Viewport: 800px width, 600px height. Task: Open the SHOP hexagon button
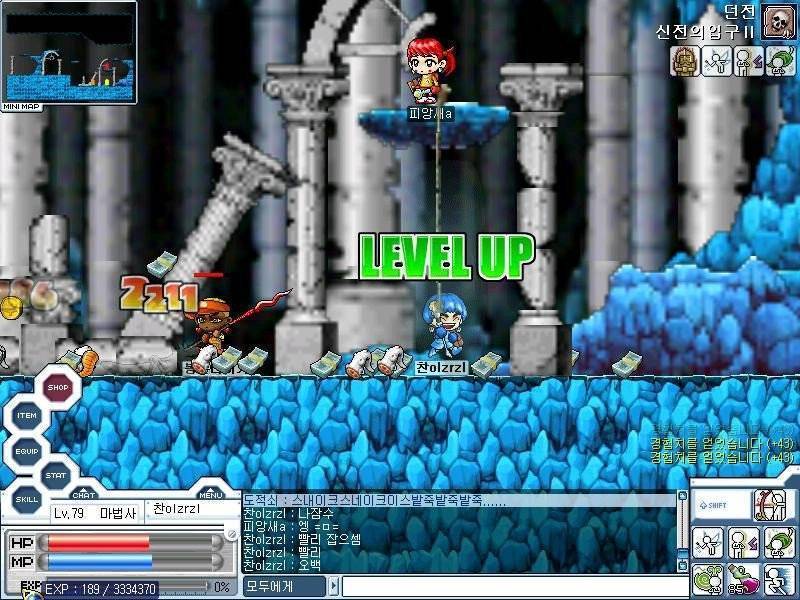(x=59, y=388)
